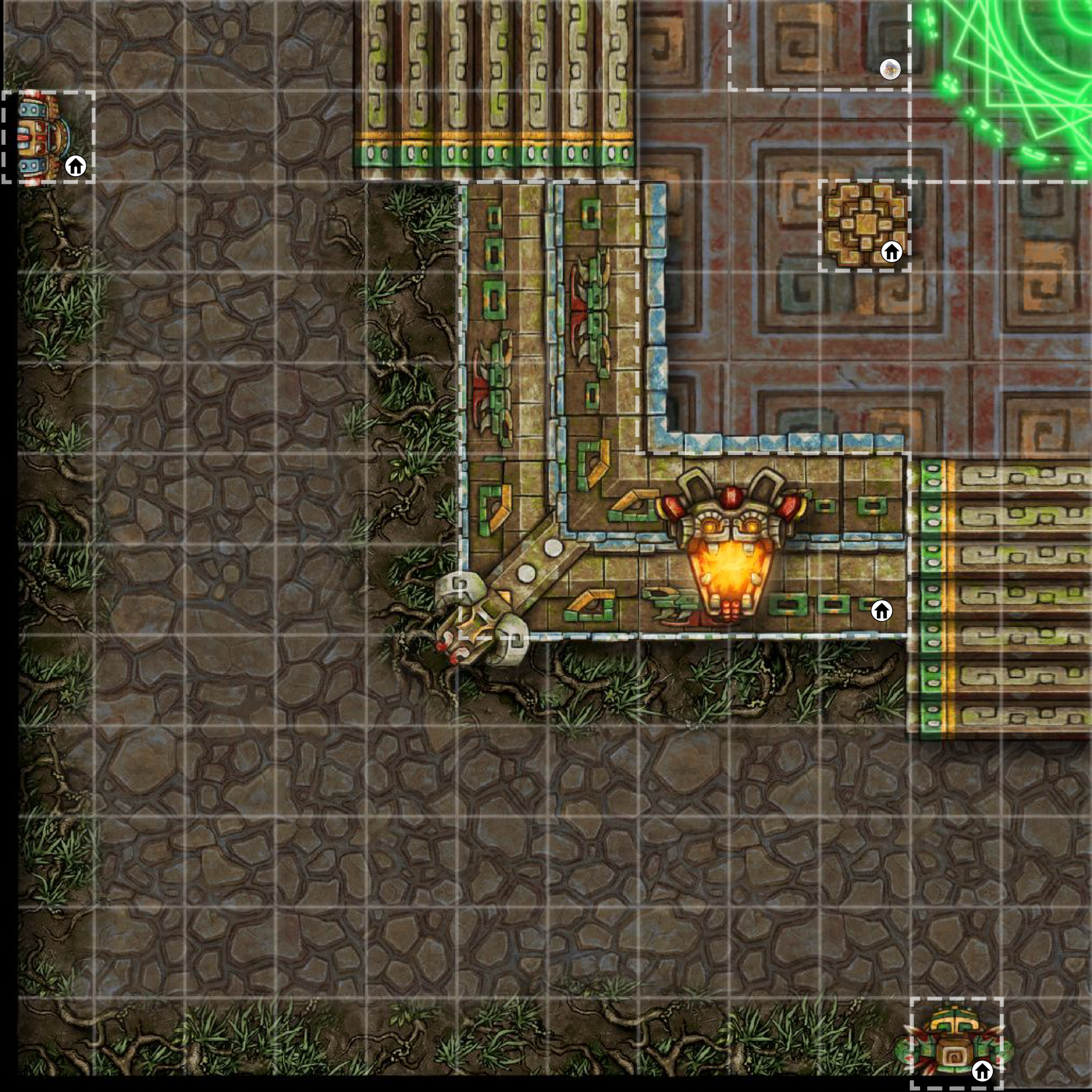
Task: Click the round goblin portrait badge
Action: point(890,69)
